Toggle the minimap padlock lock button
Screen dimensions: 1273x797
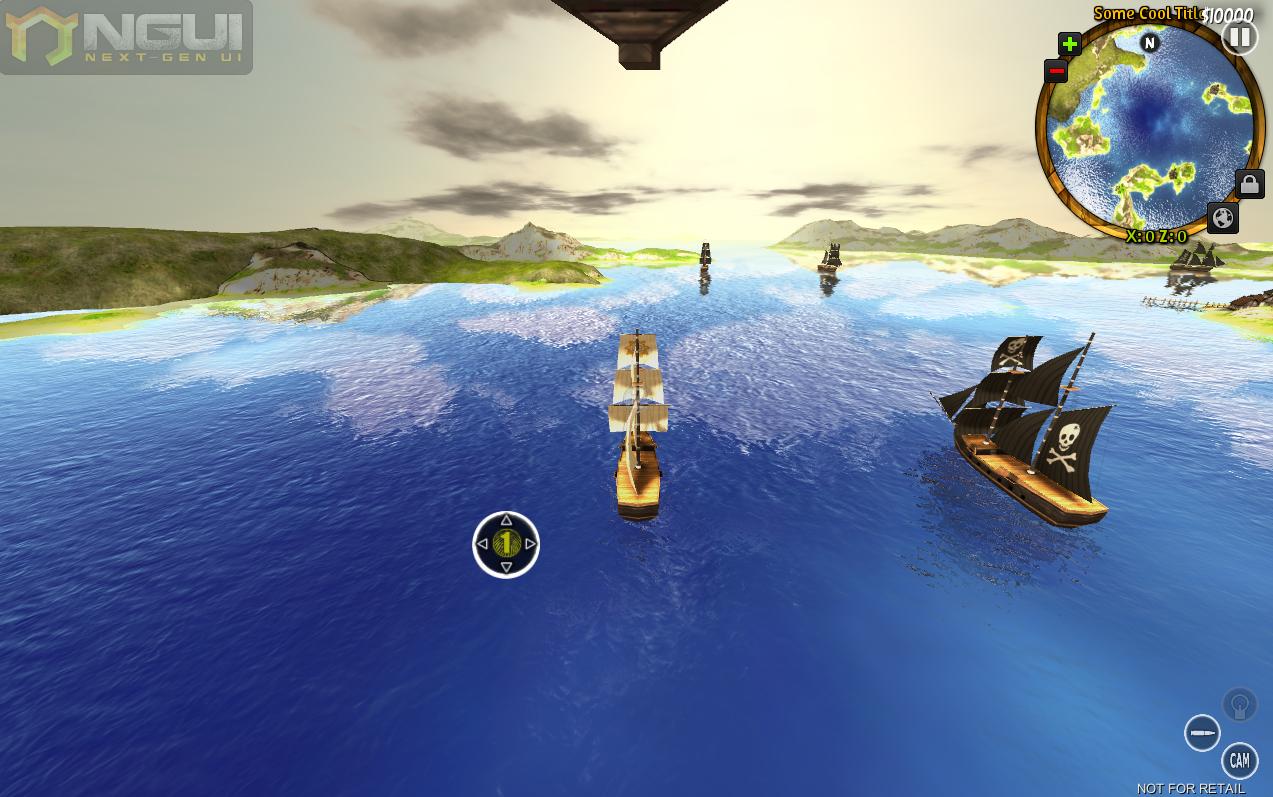1249,184
